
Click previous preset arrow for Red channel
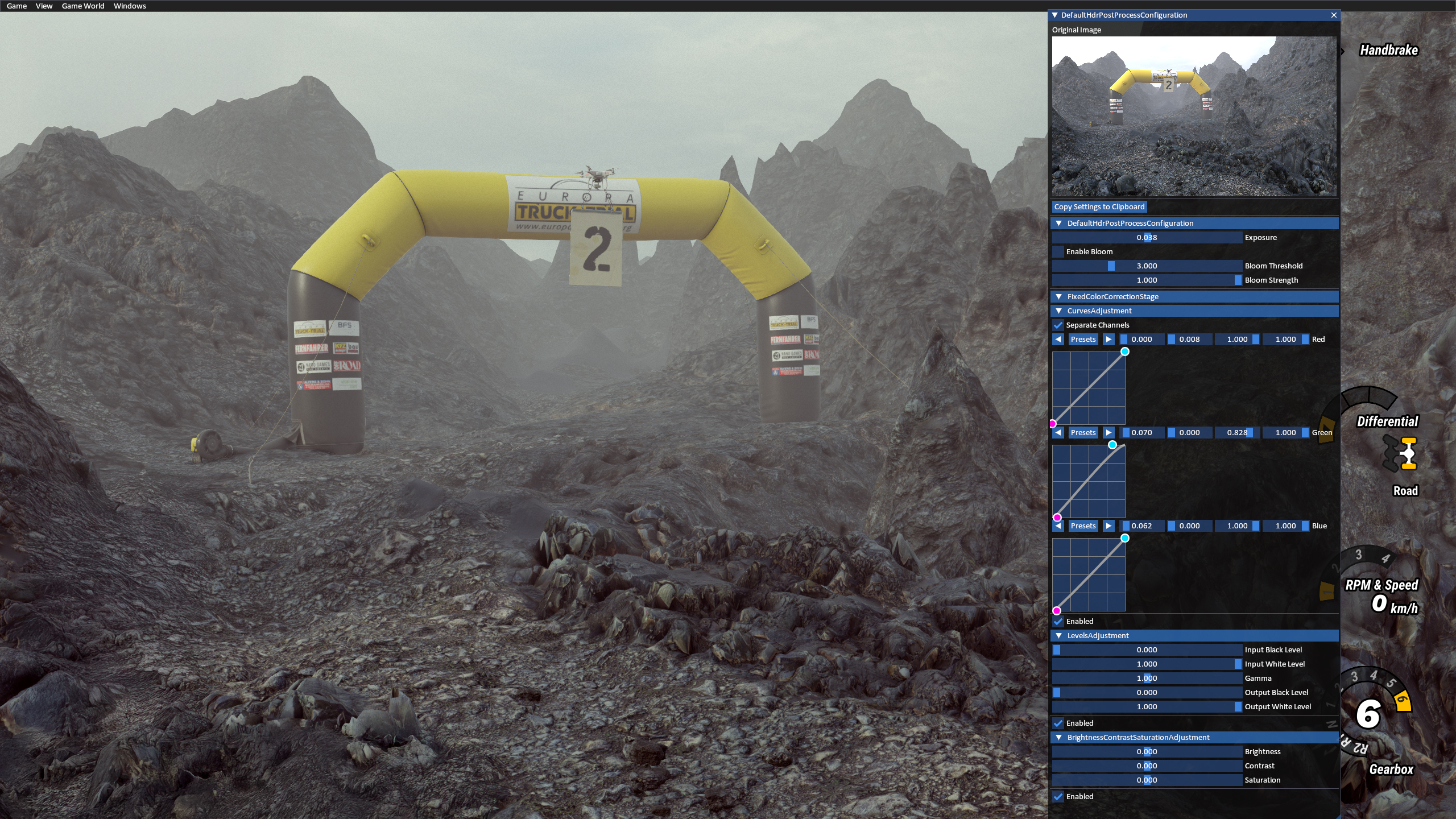[1058, 339]
